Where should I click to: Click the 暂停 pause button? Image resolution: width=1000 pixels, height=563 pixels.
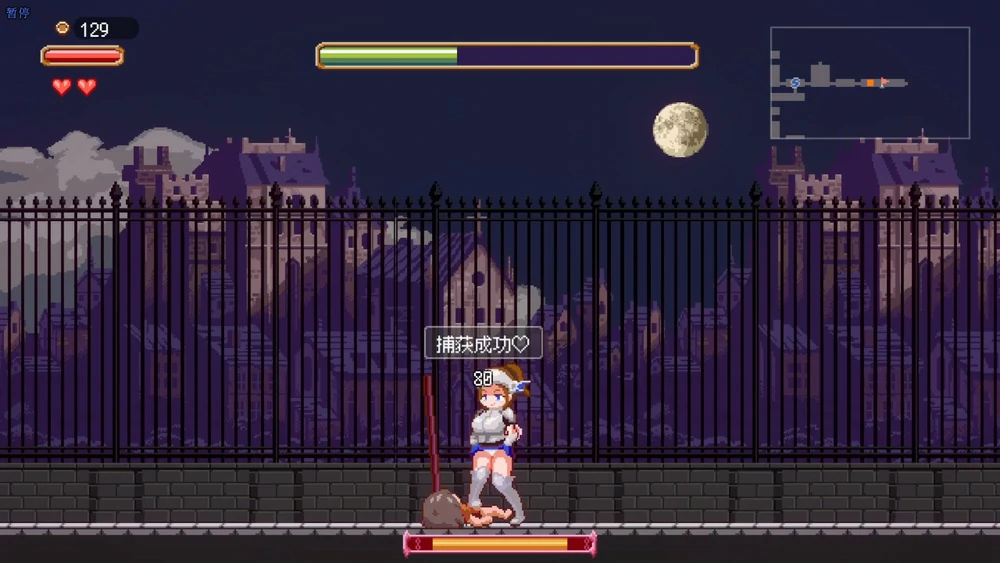(17, 12)
